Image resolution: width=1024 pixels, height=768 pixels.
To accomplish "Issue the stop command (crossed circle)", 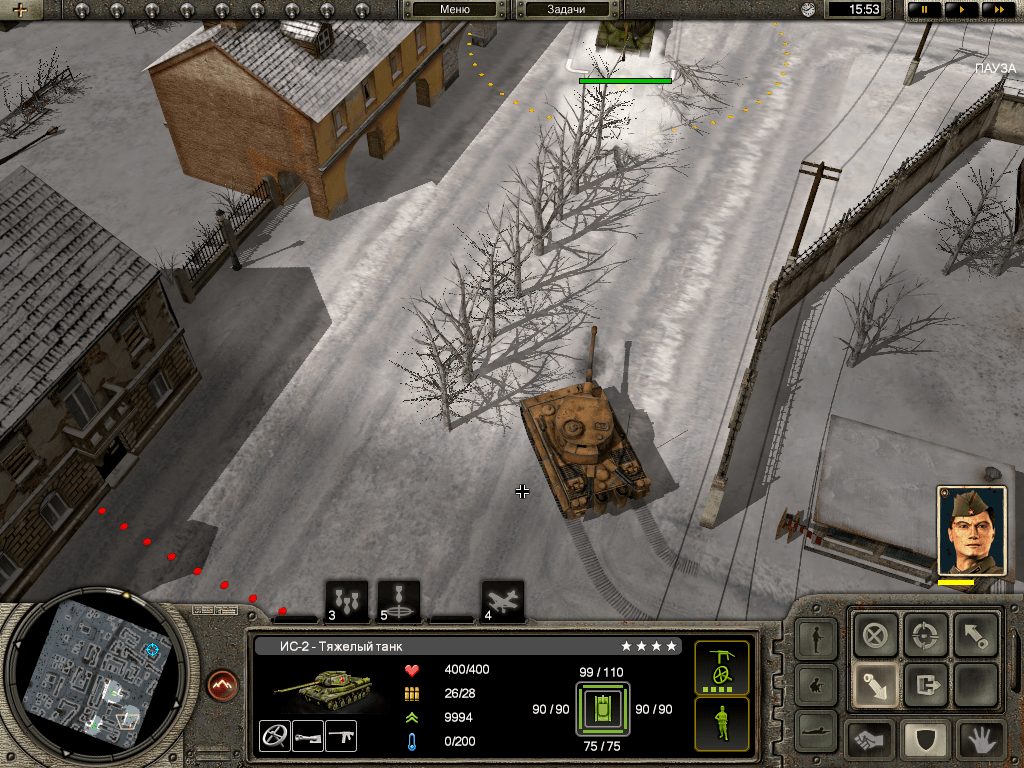I will coord(875,635).
